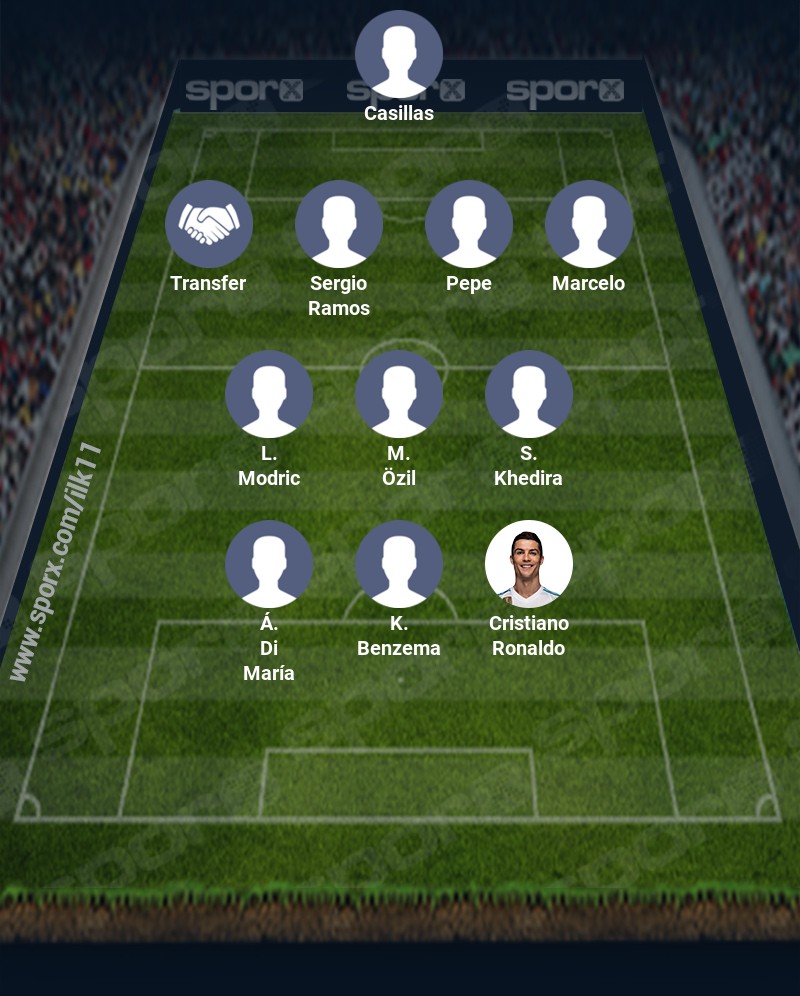Choose striker K. Benzema
This screenshot has width=800, height=996.
coord(399,564)
